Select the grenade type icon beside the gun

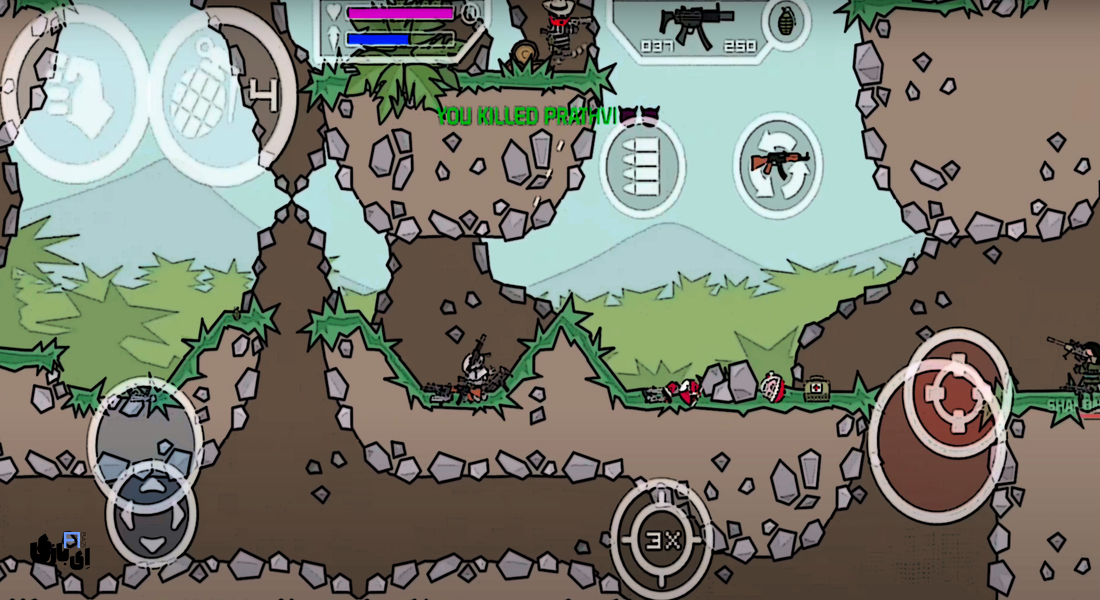[x=785, y=21]
